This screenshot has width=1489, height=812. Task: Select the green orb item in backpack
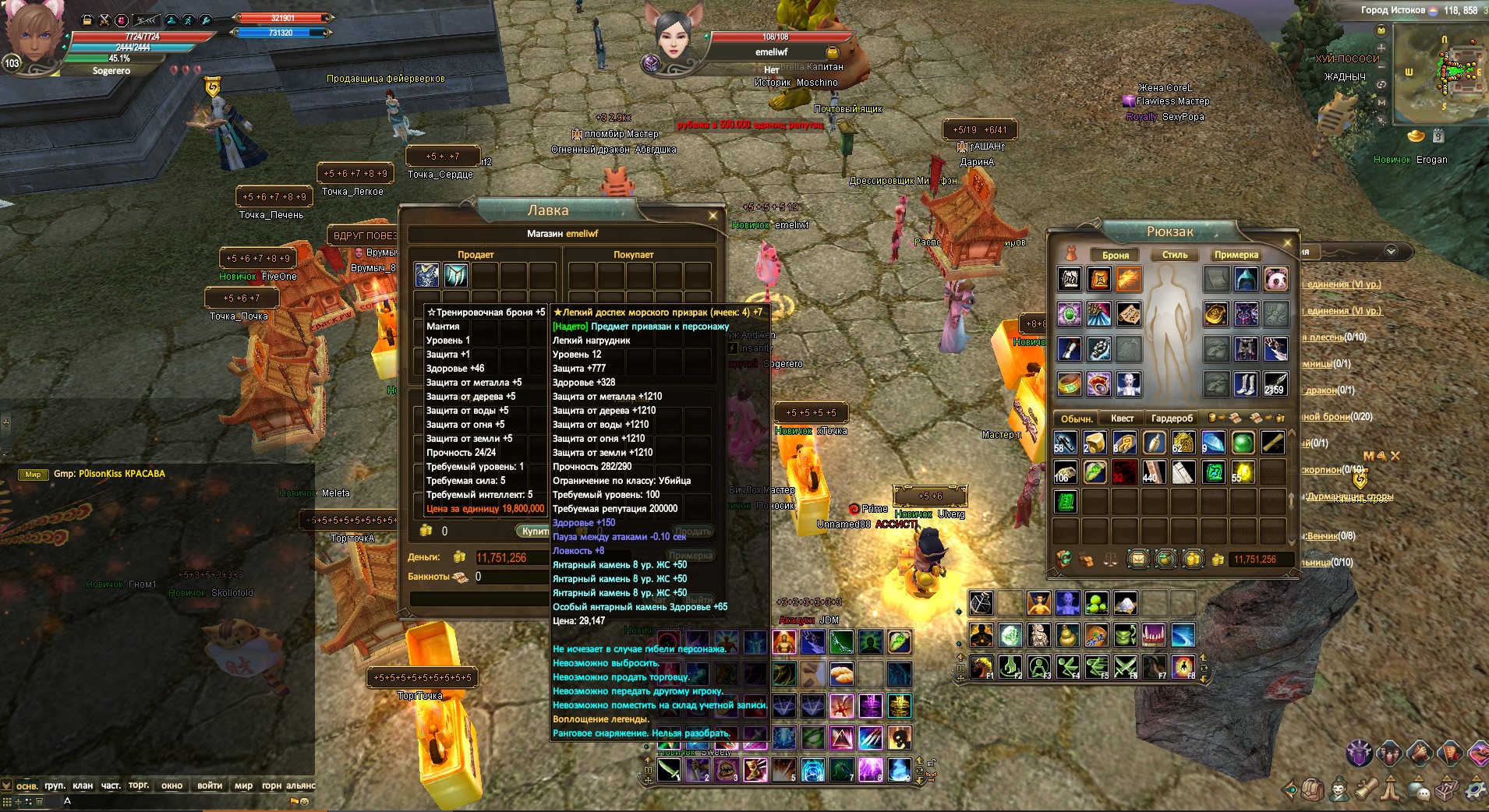tap(1243, 443)
